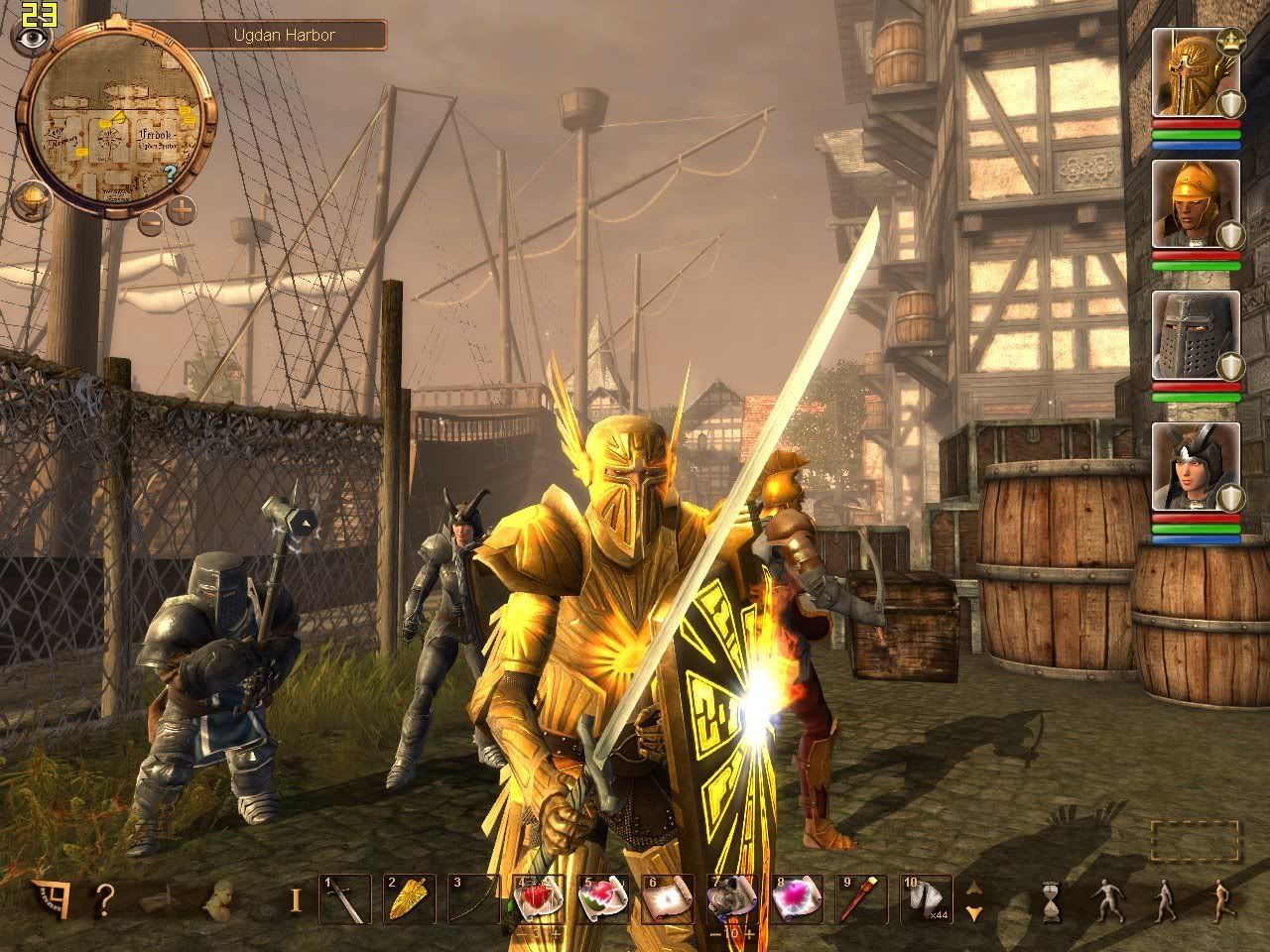Viewport: 1270px width, 952px height.
Task: Activate the pink magic scroll in slot 8
Action: (796, 899)
